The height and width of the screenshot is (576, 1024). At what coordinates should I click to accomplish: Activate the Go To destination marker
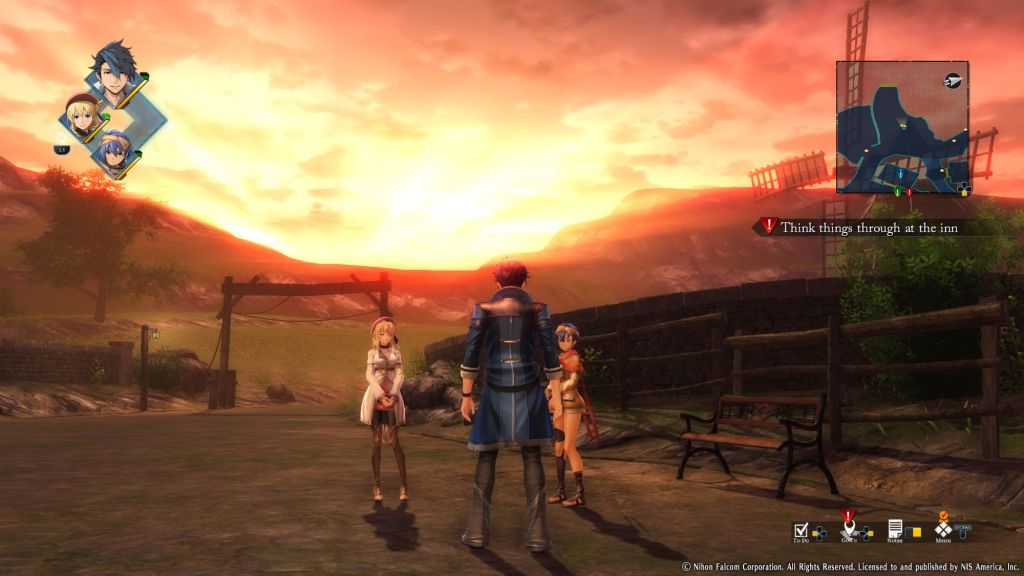tap(849, 528)
